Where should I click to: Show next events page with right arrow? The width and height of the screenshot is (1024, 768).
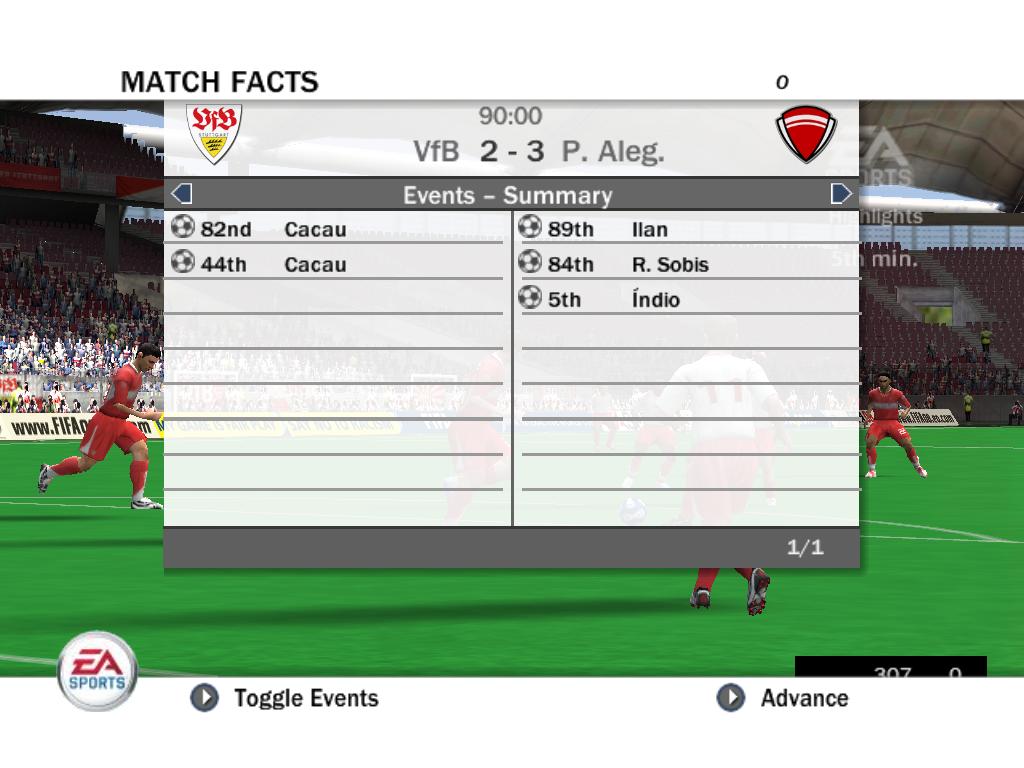coord(841,194)
